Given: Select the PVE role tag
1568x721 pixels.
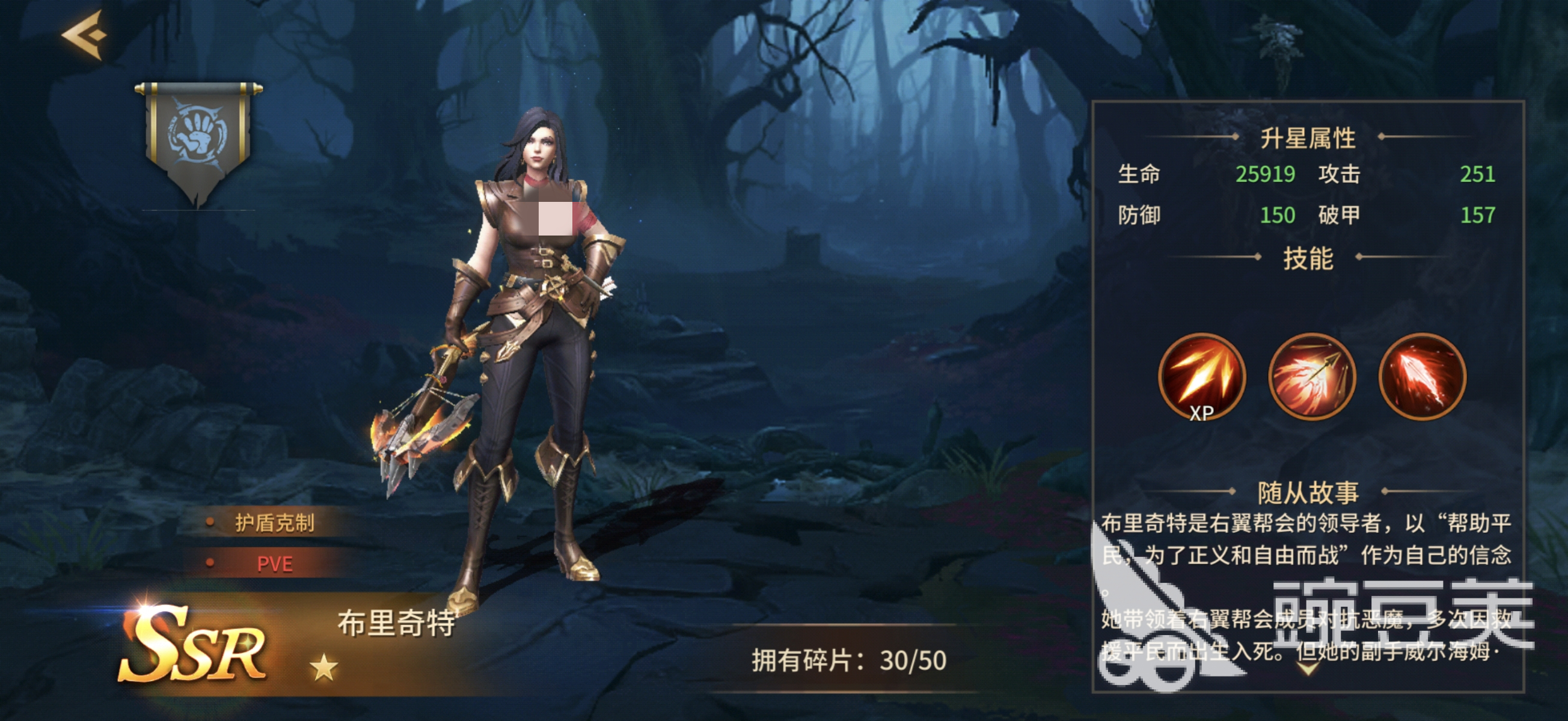Looking at the screenshot, I should [x=274, y=564].
